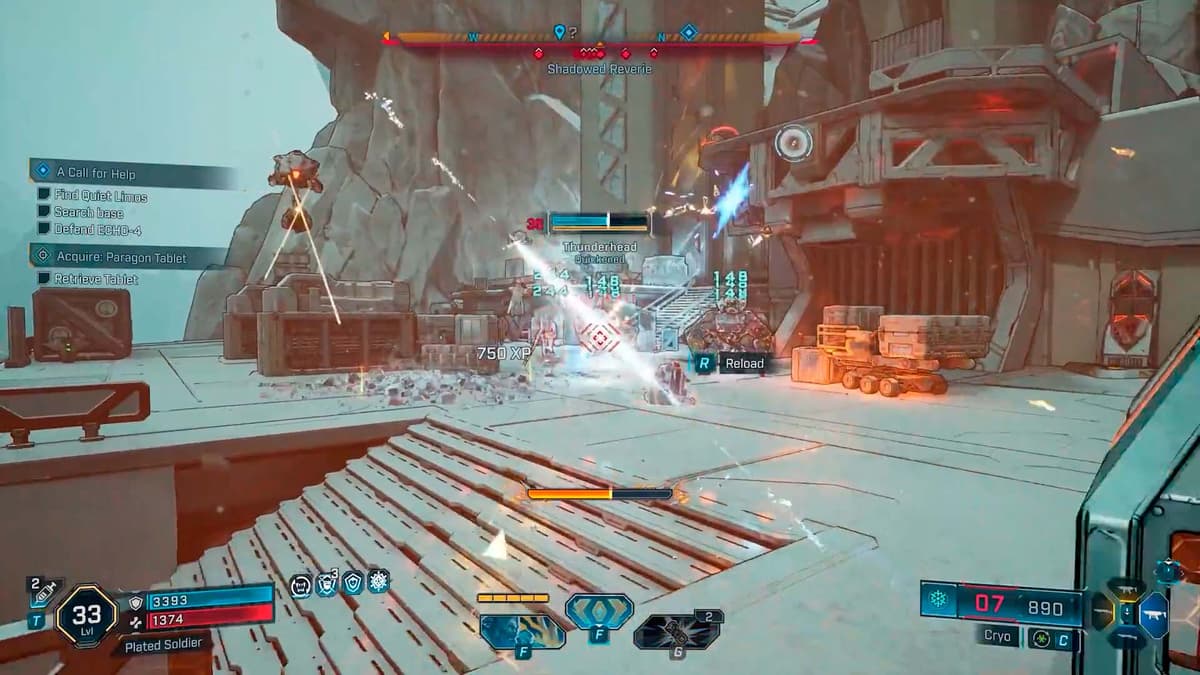
Task: Click the shield status buff icon
Action: (352, 584)
